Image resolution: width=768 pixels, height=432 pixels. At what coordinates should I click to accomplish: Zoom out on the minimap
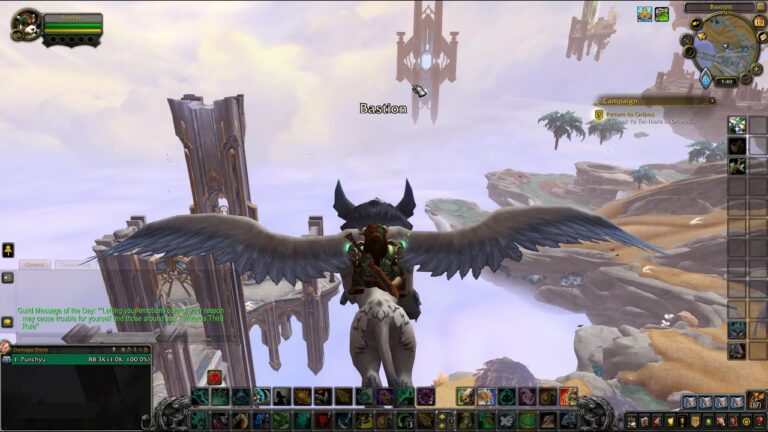point(746,78)
